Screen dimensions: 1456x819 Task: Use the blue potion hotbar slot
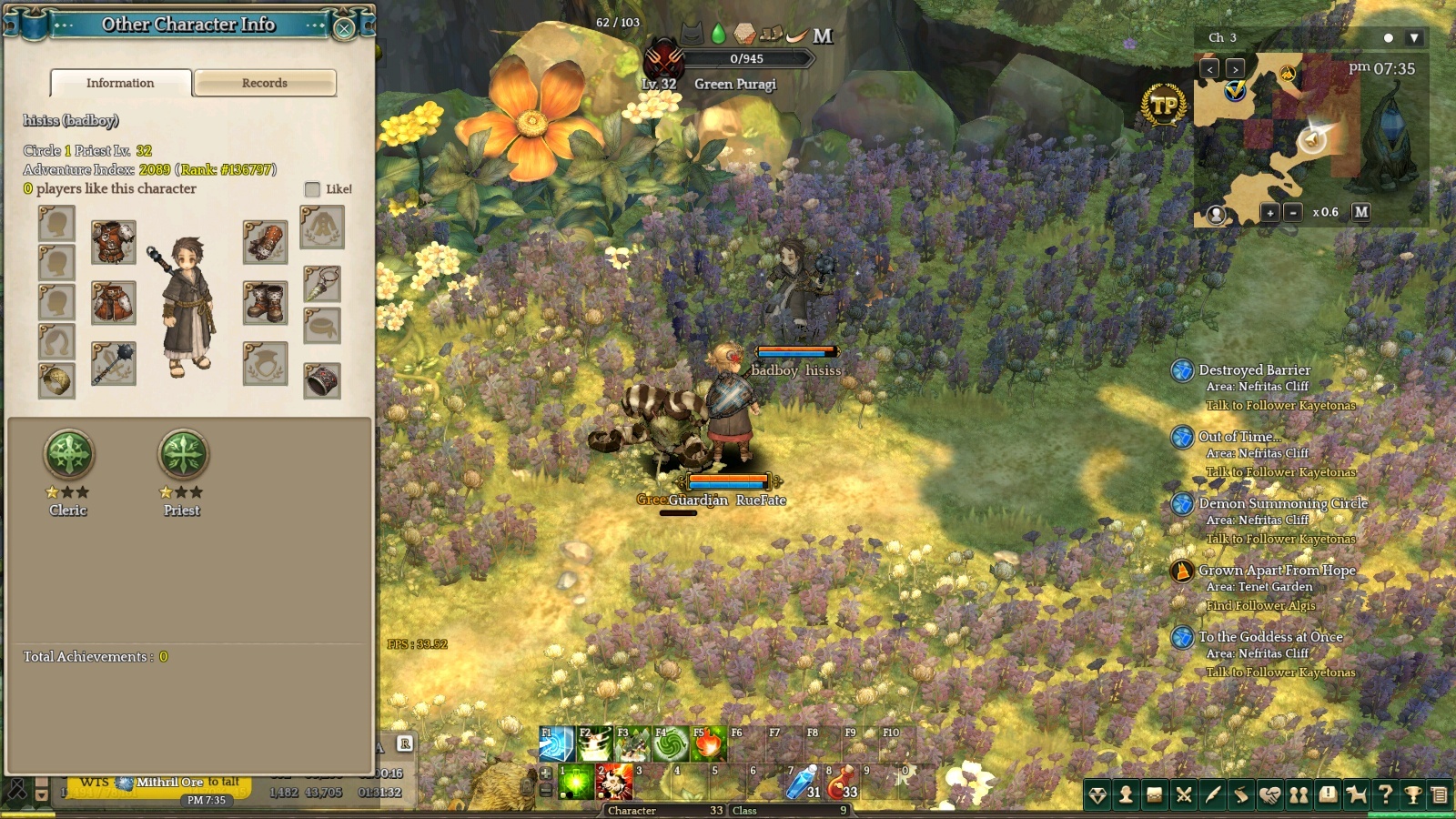pos(803,782)
